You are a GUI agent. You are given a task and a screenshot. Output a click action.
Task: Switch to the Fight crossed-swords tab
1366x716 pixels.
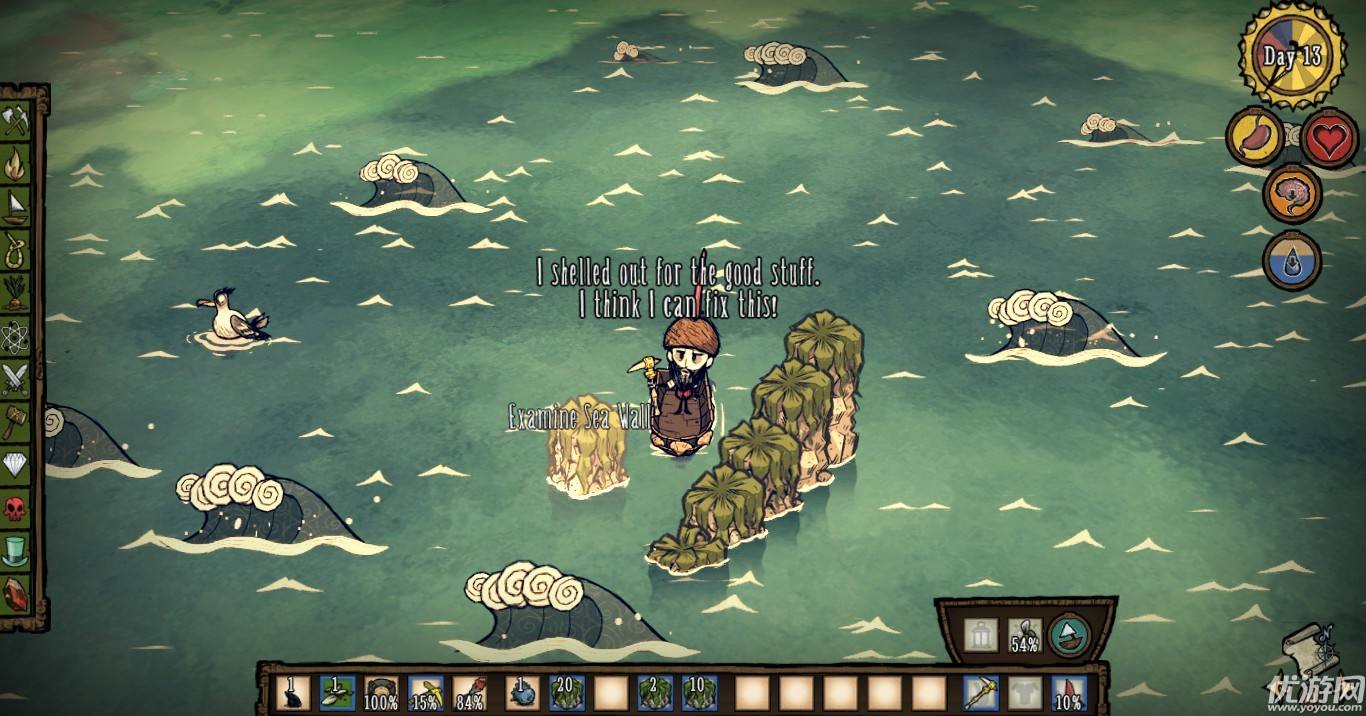coord(15,378)
